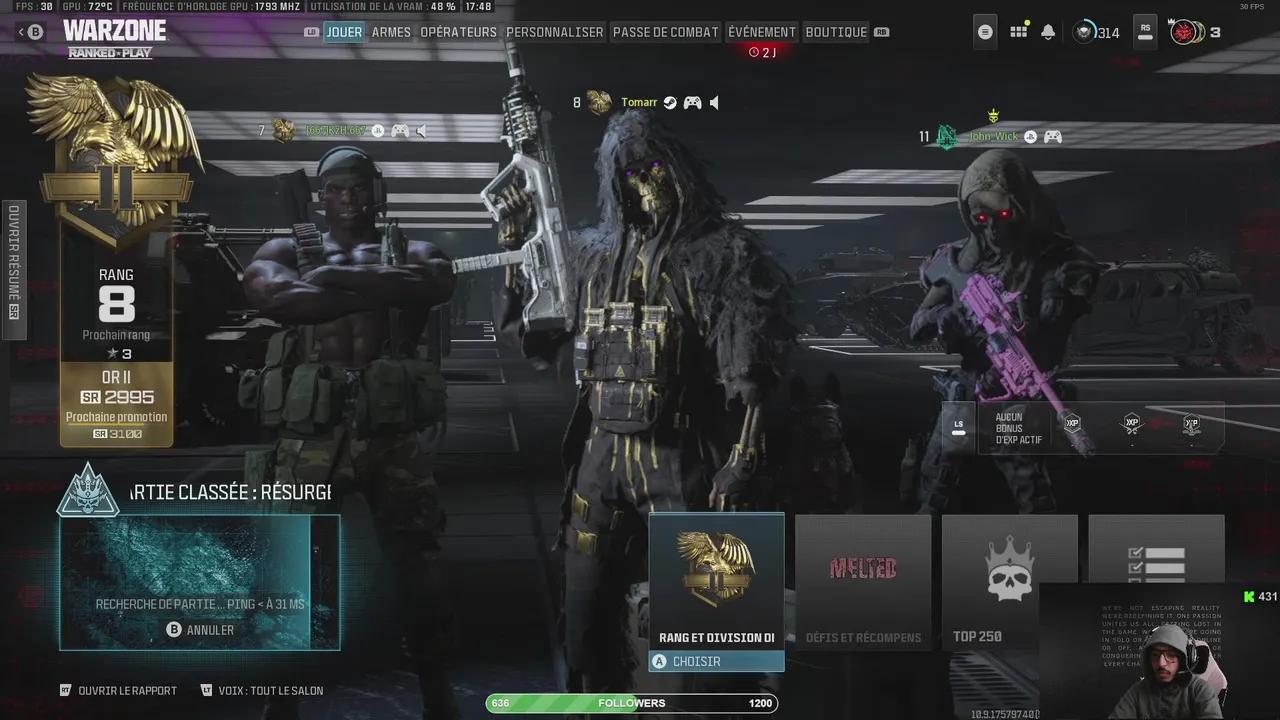Screen dimensions: 1280x720
Task: Click Choisir under Rang et Division
Action: pyautogui.click(x=716, y=661)
